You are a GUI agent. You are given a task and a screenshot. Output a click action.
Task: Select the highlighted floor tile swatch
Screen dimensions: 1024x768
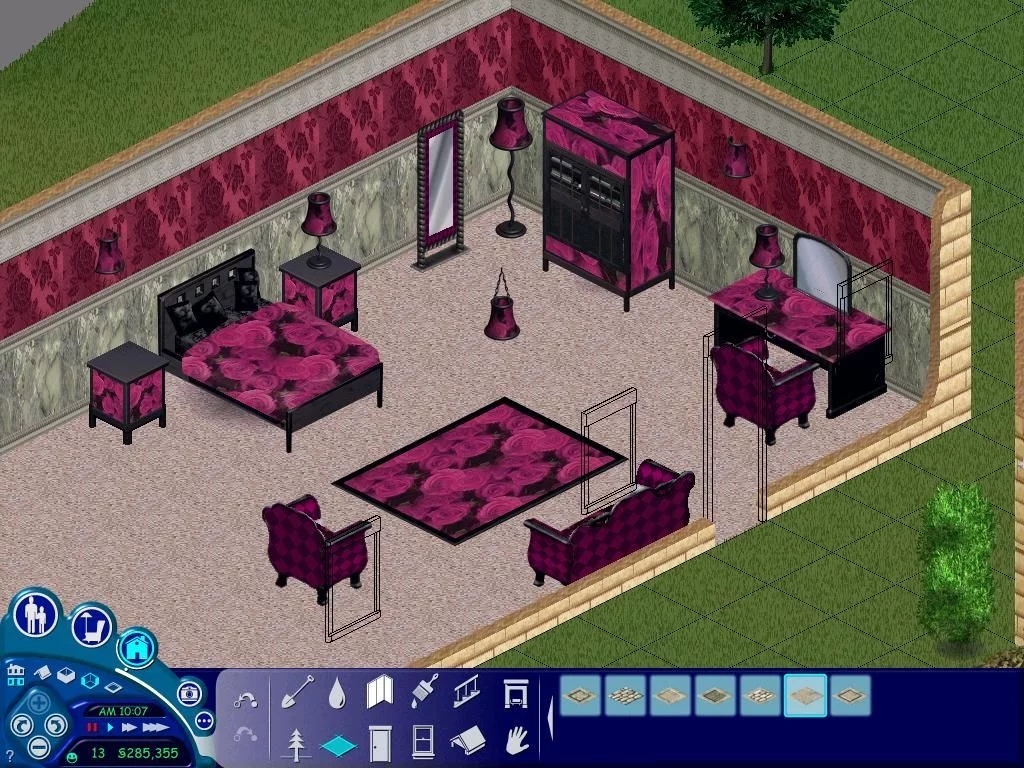point(805,695)
